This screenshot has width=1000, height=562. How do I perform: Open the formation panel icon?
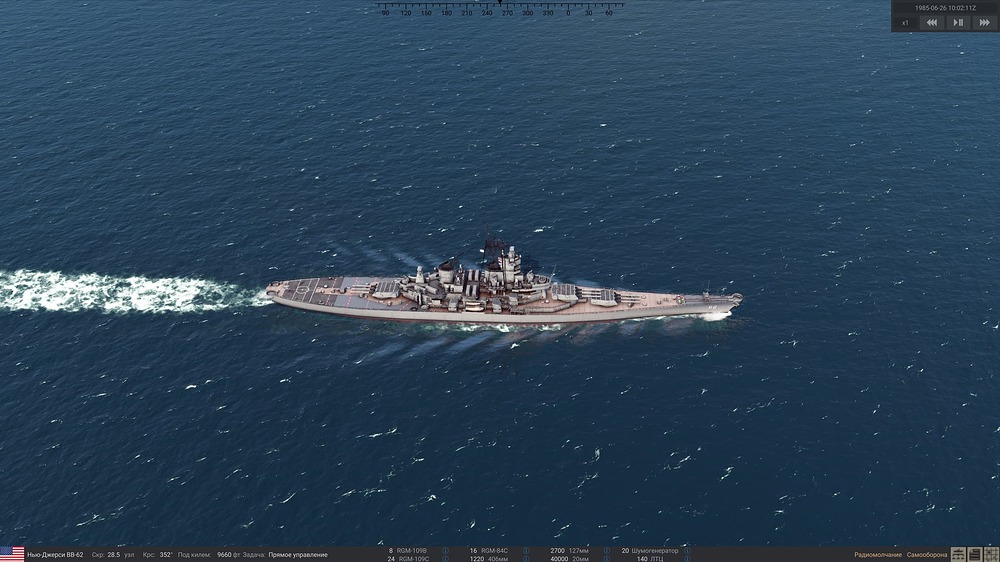click(958, 554)
